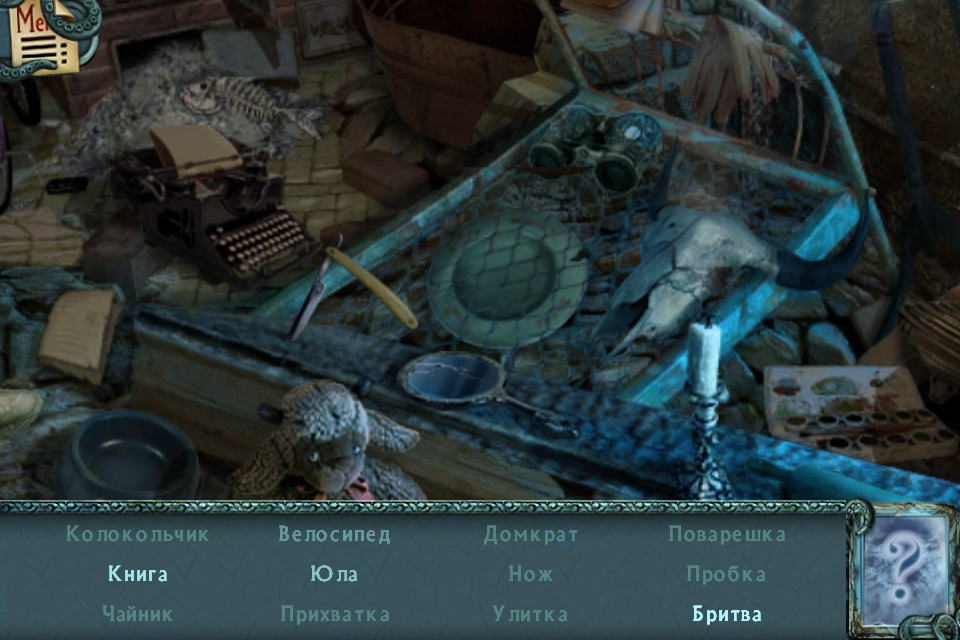Select the Домкрат word
Viewport: 960px width, 640px height.
pyautogui.click(x=531, y=534)
